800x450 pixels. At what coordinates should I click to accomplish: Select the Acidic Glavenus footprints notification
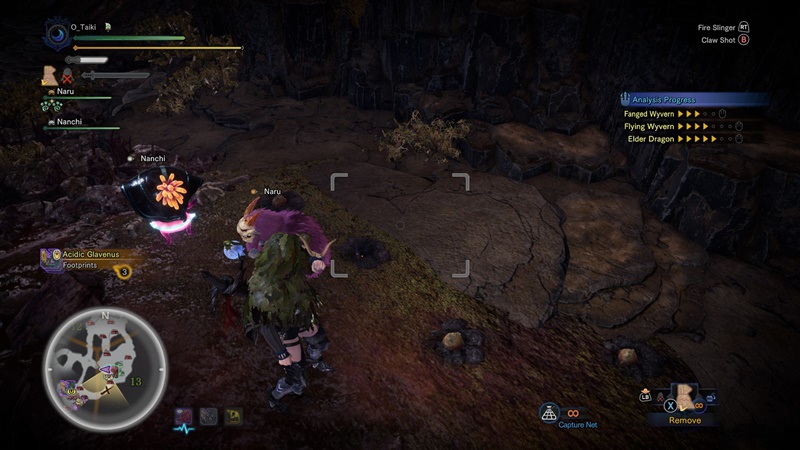click(90, 261)
